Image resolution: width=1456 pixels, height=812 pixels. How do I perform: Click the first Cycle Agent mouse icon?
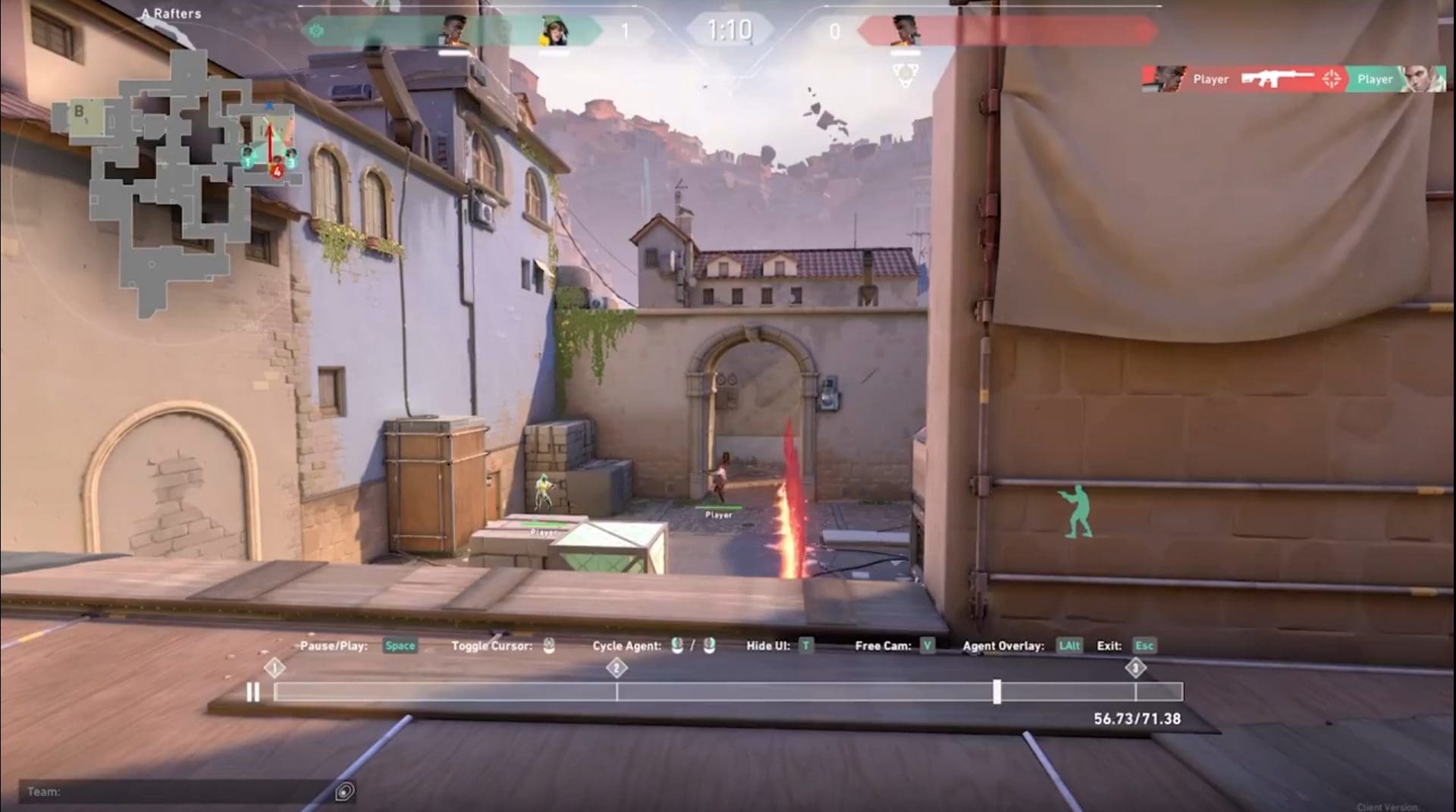tap(676, 646)
